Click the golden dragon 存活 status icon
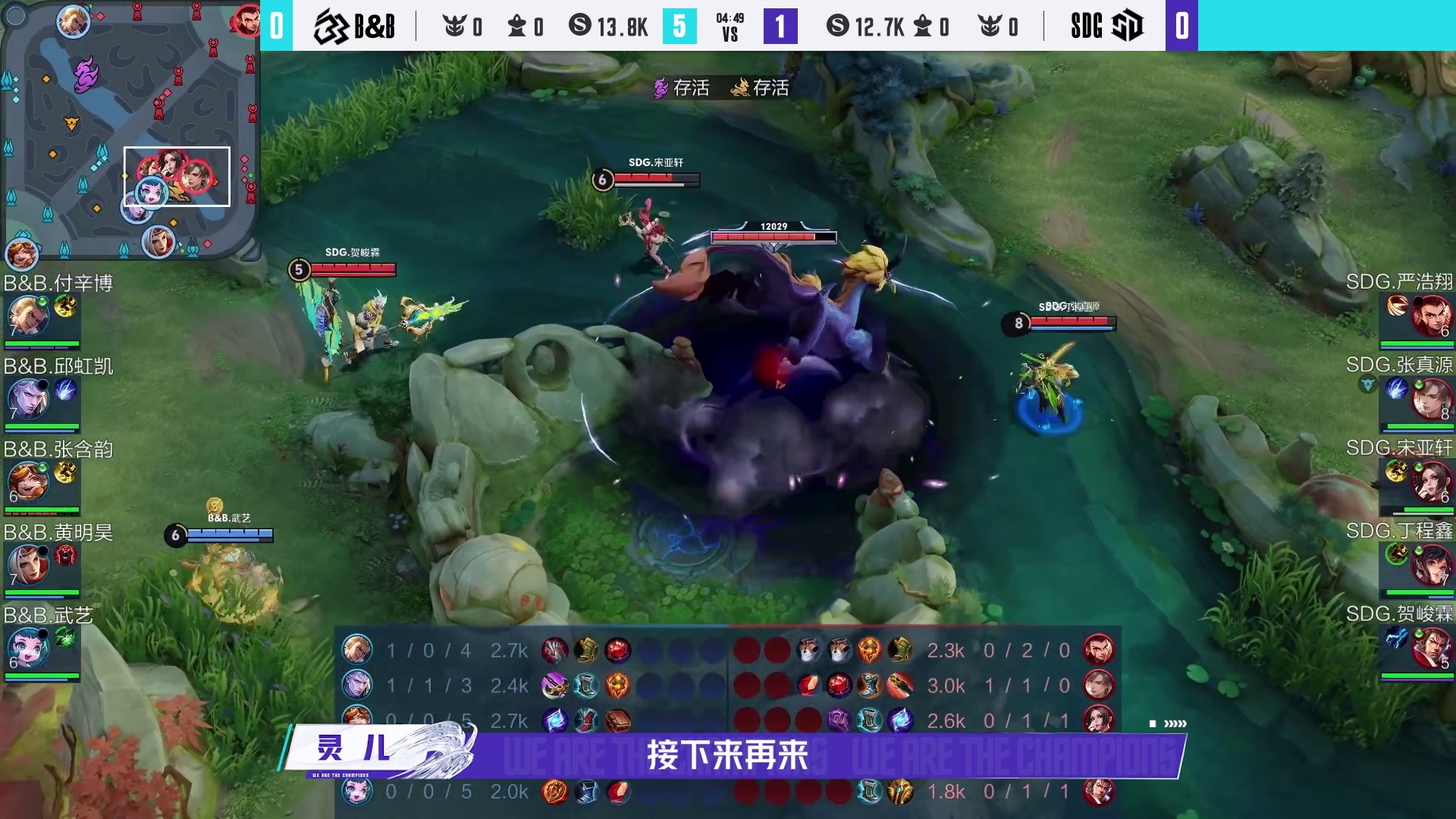Image resolution: width=1456 pixels, height=819 pixels. tap(740, 88)
